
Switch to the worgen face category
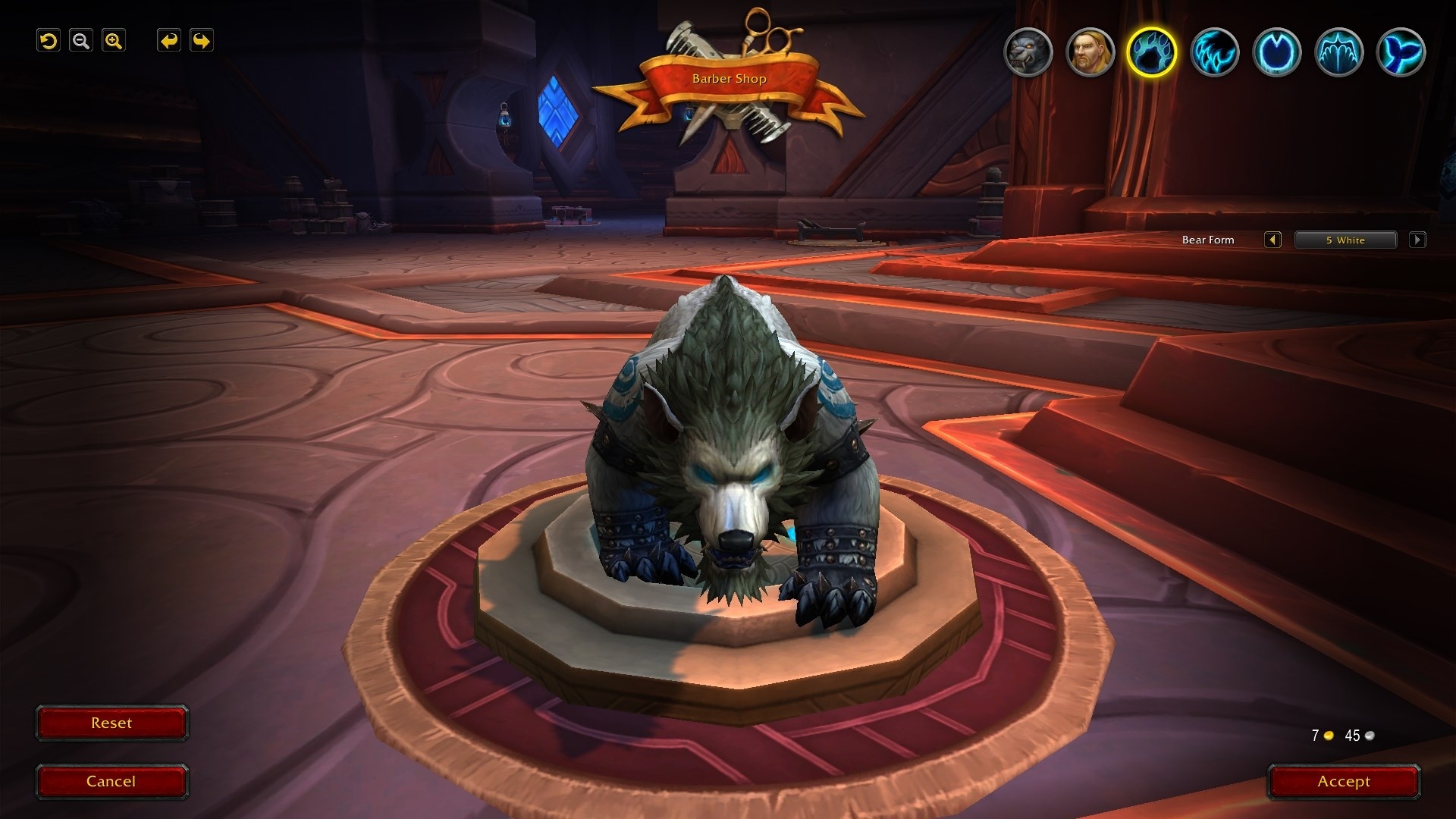[1028, 52]
